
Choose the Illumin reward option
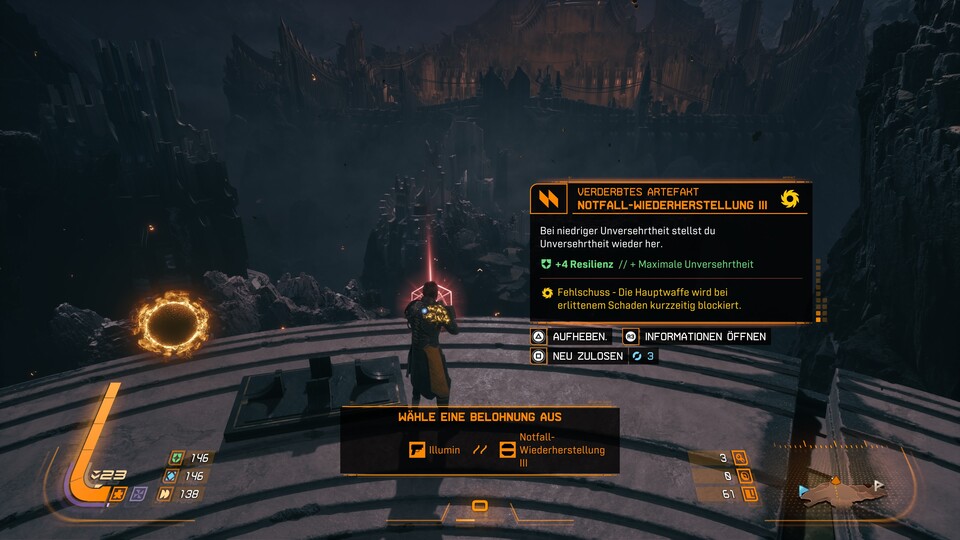435,450
